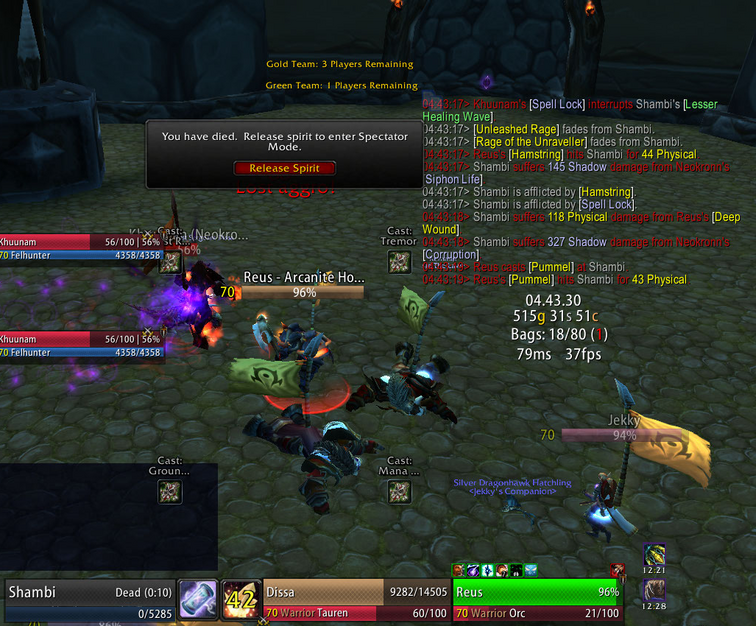Click the Mana totem cast icon
This screenshot has width=756, height=626.
pyautogui.click(x=399, y=491)
